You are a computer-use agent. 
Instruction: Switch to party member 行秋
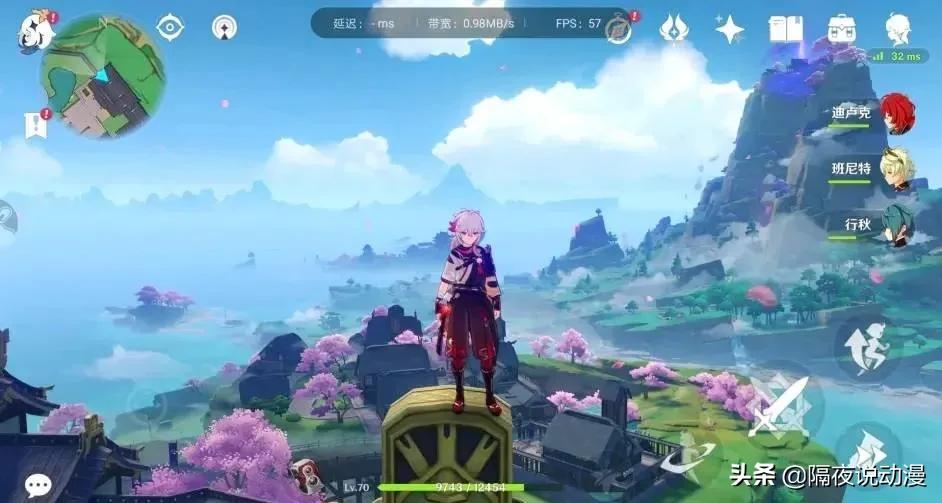(x=897, y=225)
